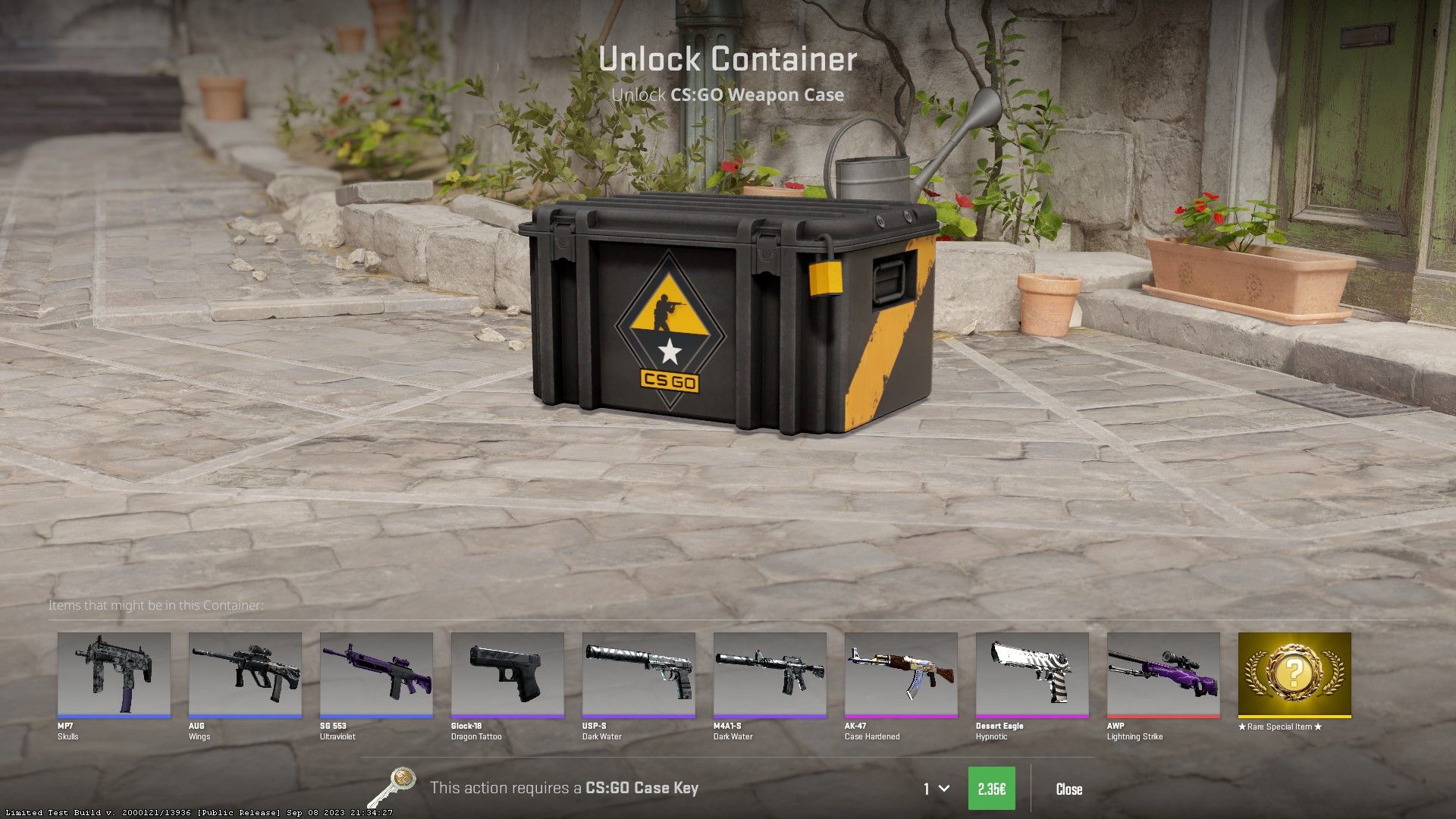Screen dimensions: 1456x819
Task: View the Glock-18 Dragon Tattoo item
Action: 507,674
